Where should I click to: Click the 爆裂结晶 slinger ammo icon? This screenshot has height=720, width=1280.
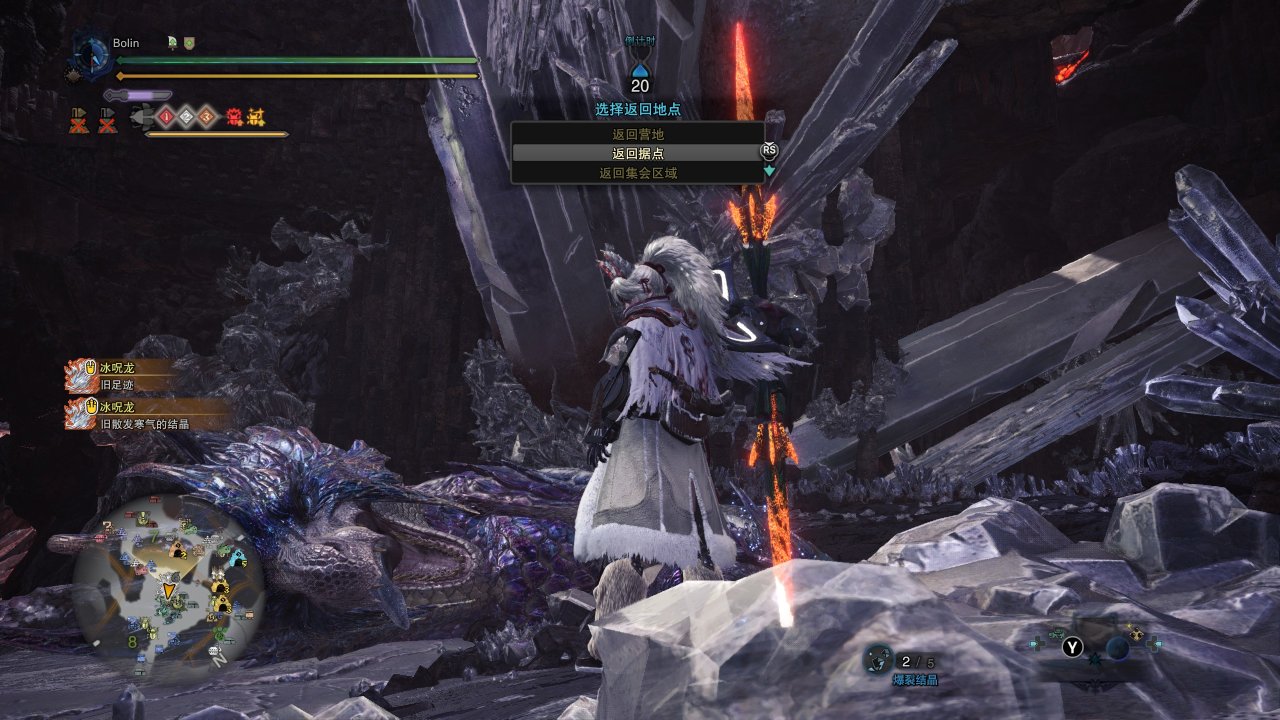(878, 659)
